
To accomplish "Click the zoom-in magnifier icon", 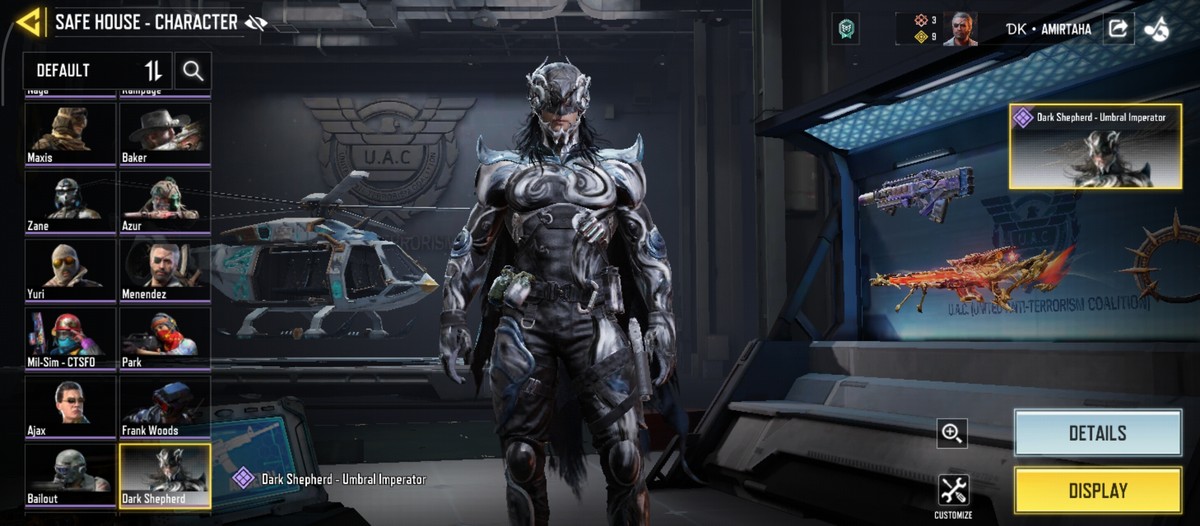I will (x=952, y=433).
